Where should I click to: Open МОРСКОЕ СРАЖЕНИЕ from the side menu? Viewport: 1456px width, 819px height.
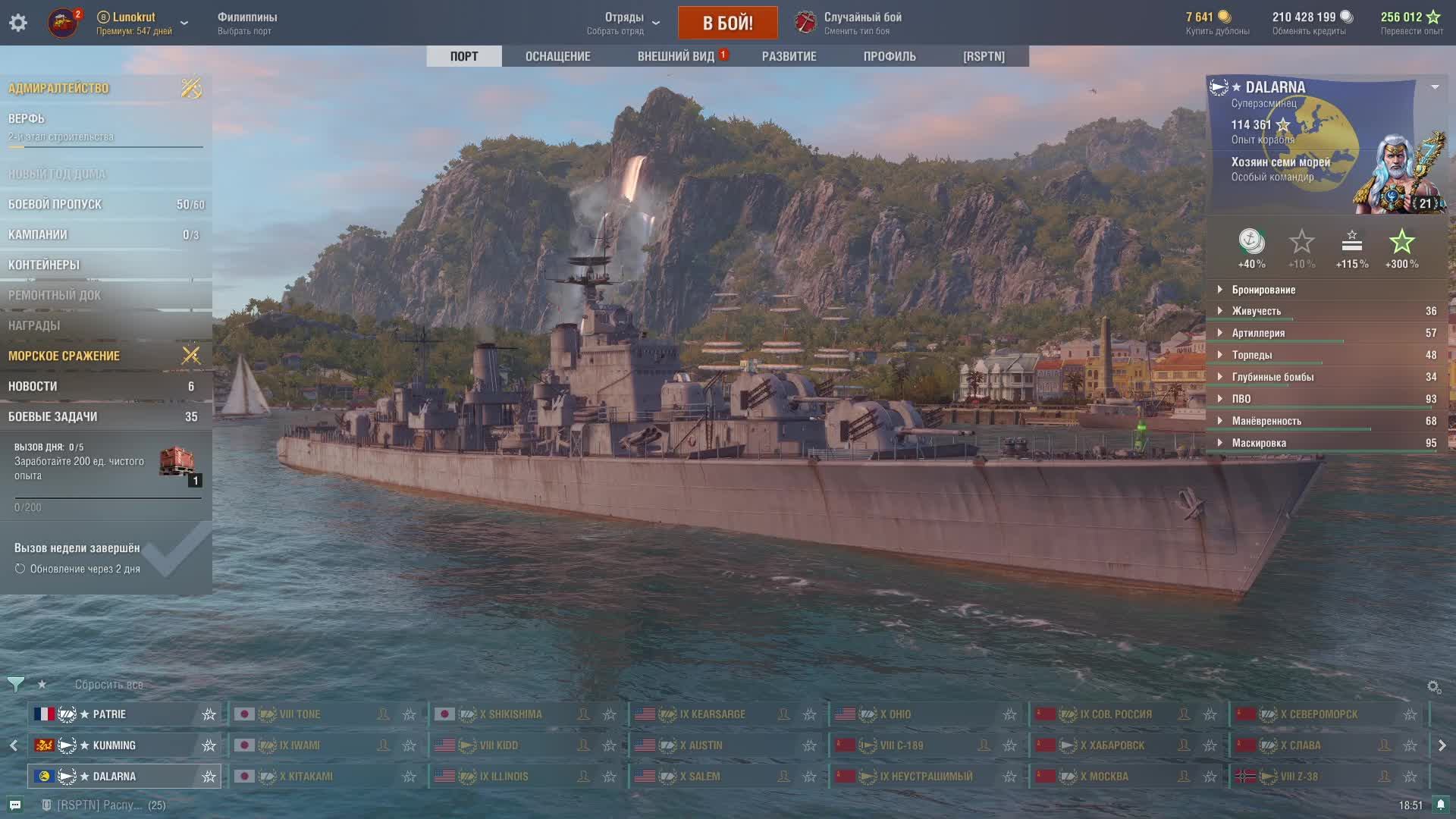click(64, 356)
